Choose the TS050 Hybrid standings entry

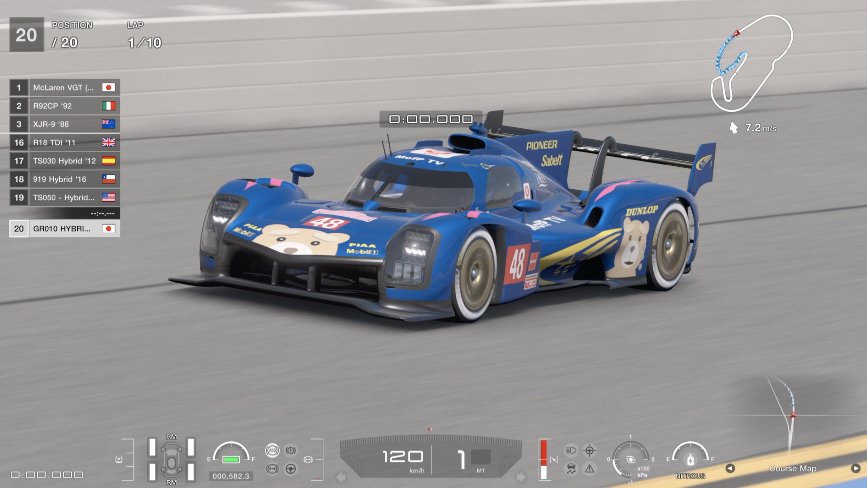click(x=65, y=197)
